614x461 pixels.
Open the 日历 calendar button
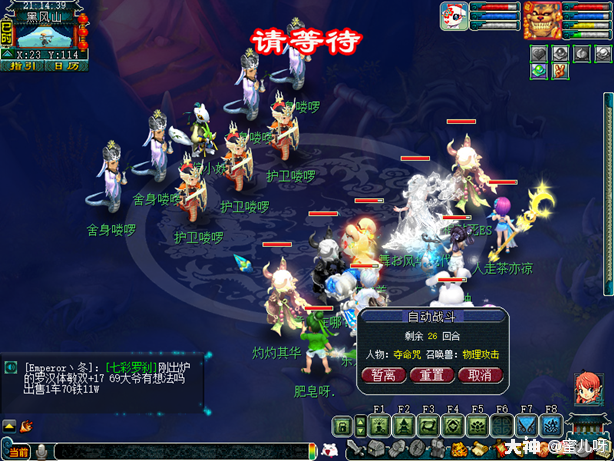[x=66, y=66]
